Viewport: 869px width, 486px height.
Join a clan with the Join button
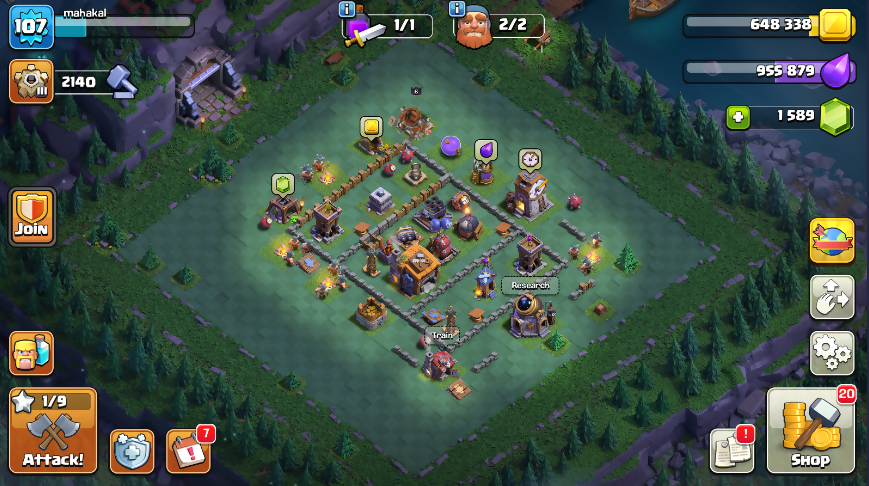coord(32,216)
